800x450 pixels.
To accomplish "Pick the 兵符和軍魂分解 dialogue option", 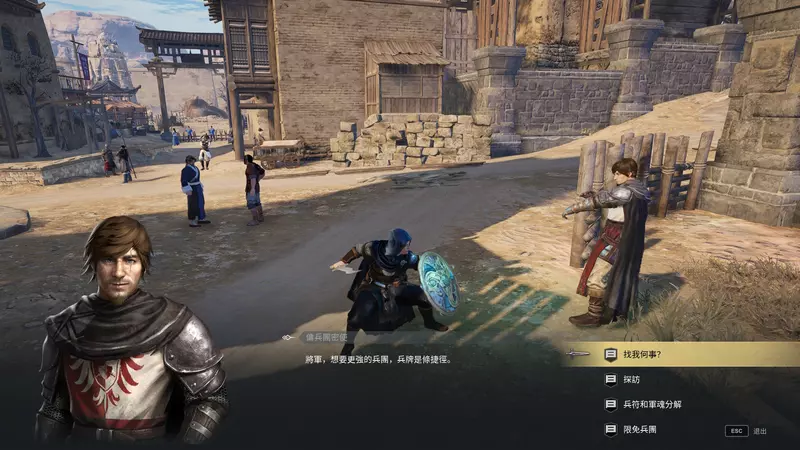I will click(654, 404).
